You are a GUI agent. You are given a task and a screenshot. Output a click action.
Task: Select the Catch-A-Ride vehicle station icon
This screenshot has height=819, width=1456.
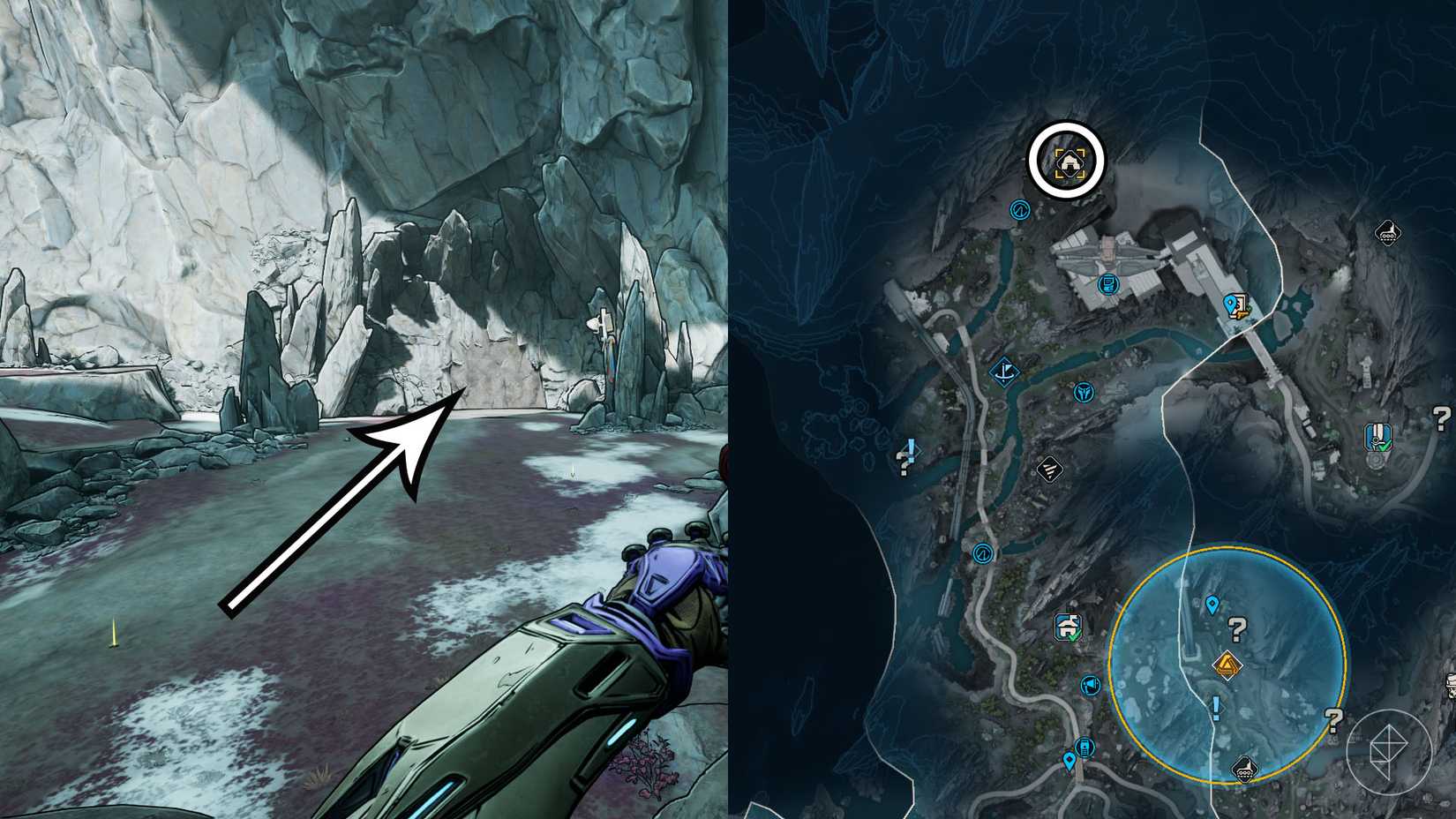coord(1085,748)
